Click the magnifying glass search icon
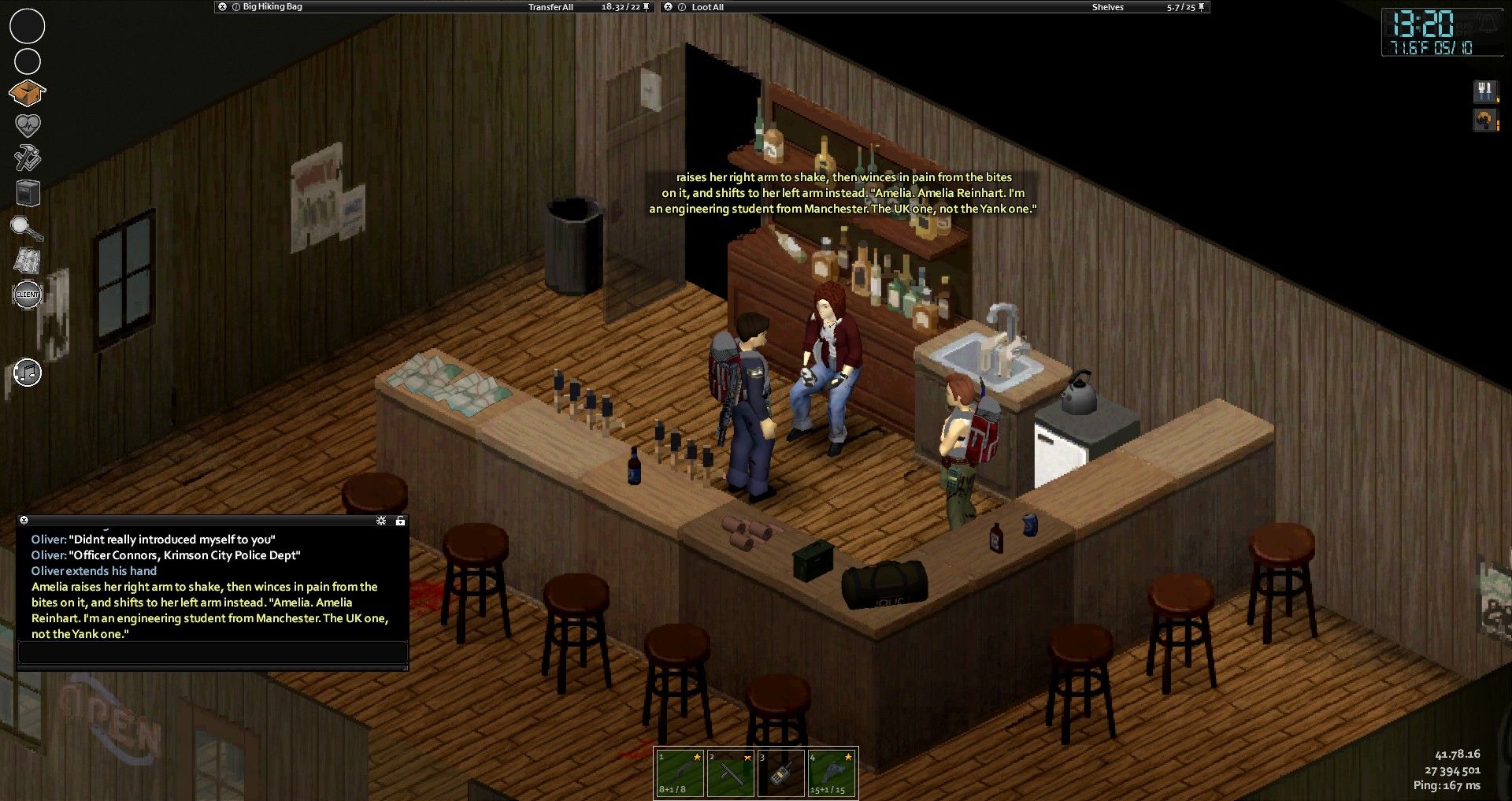This screenshot has height=801, width=1512. (26, 228)
